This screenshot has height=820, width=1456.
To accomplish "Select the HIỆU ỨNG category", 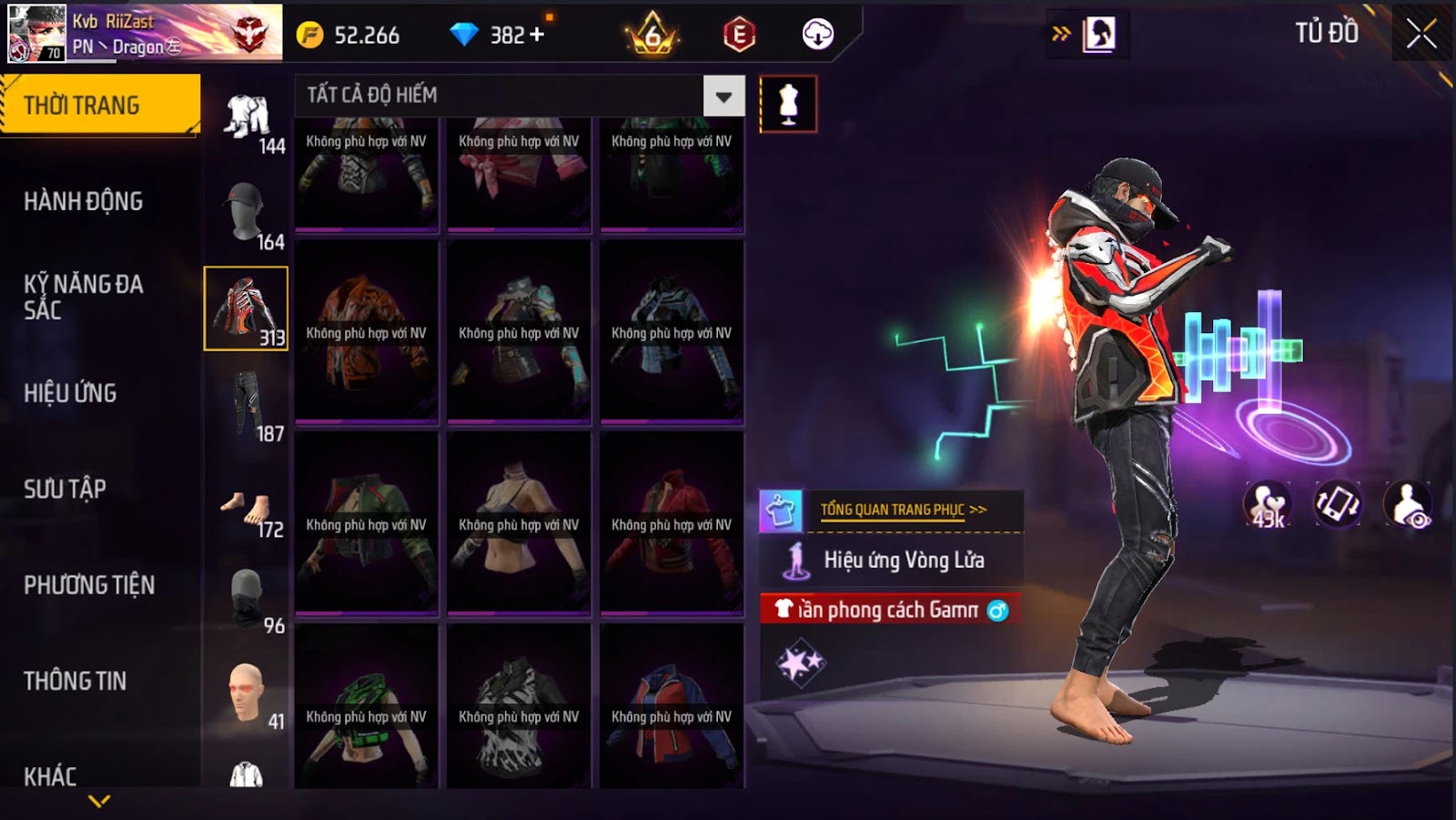I will [x=71, y=393].
